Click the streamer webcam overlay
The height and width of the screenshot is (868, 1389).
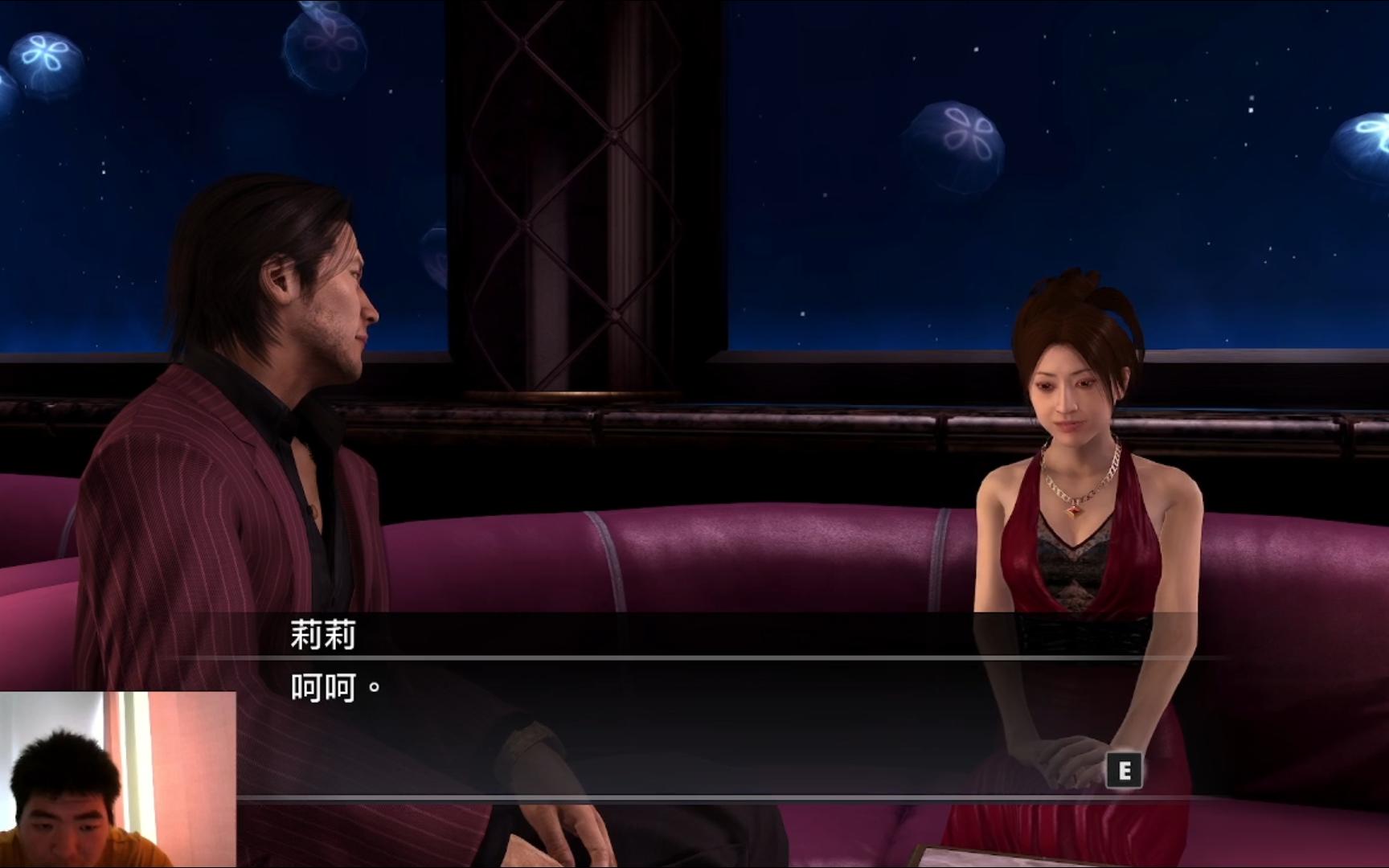pyautogui.click(x=117, y=779)
